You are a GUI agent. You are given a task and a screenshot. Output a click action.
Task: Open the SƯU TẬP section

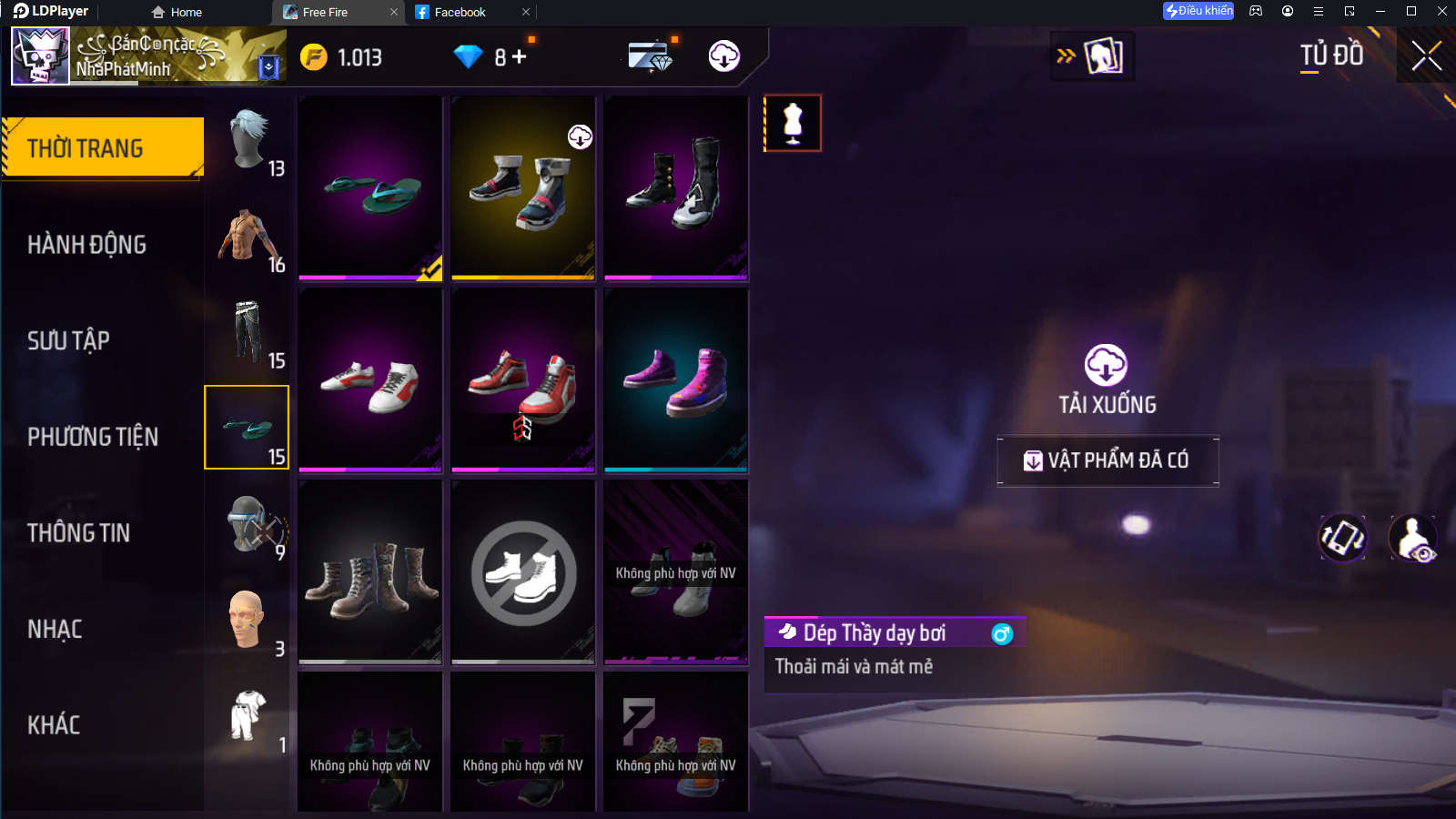tap(69, 340)
